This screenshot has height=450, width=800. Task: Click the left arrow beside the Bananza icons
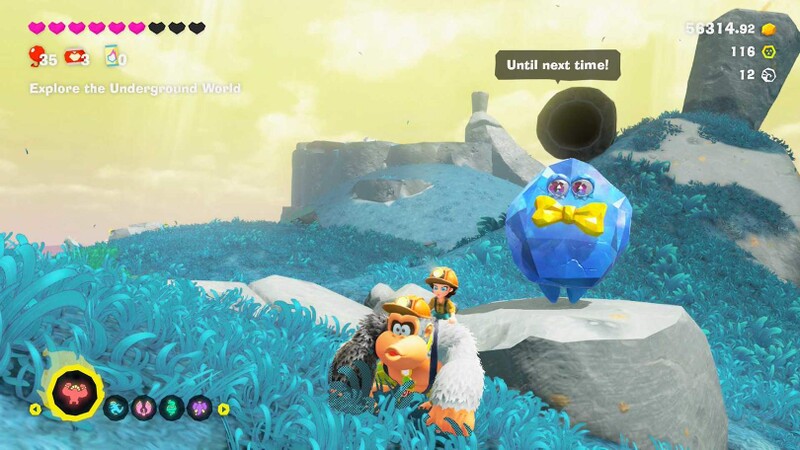click(35, 408)
